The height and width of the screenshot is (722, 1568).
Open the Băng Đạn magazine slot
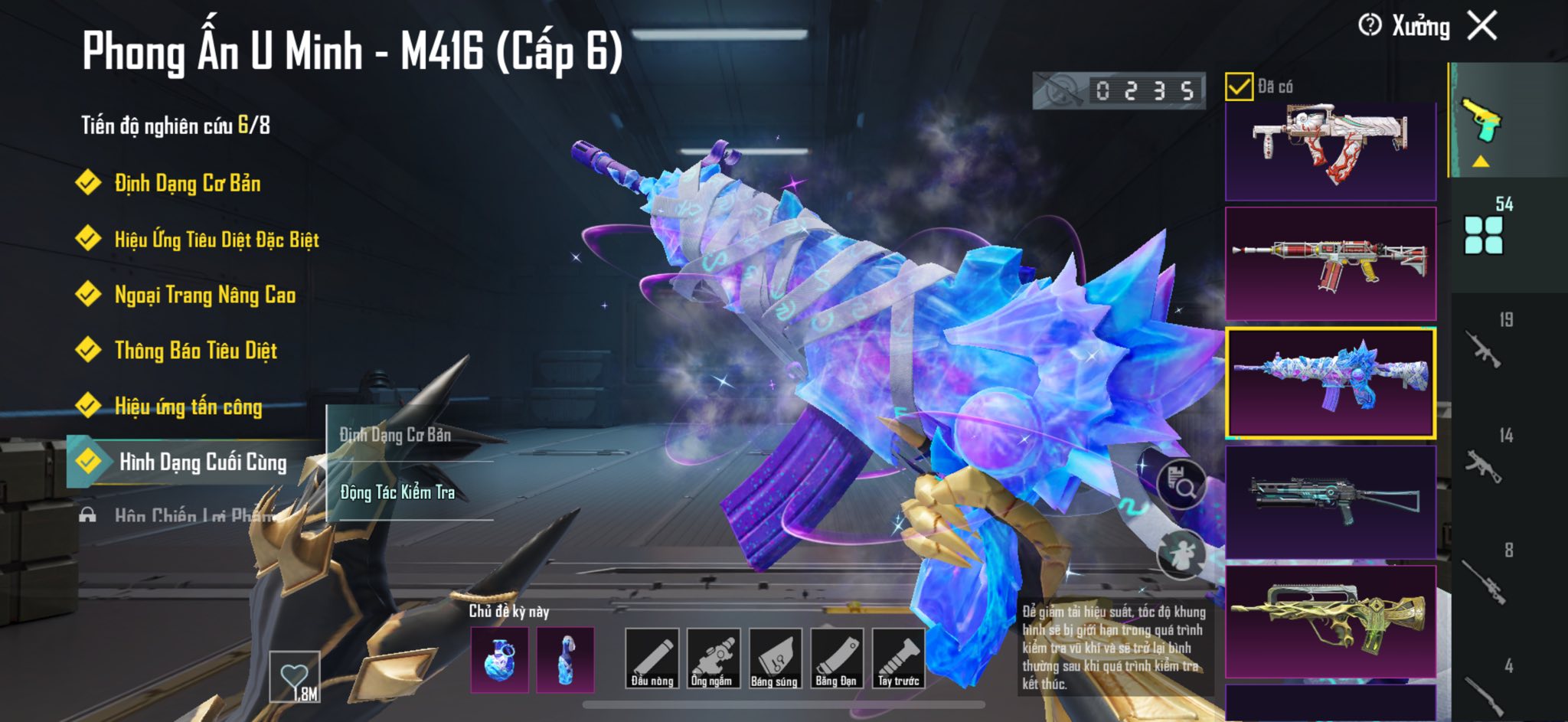(836, 658)
